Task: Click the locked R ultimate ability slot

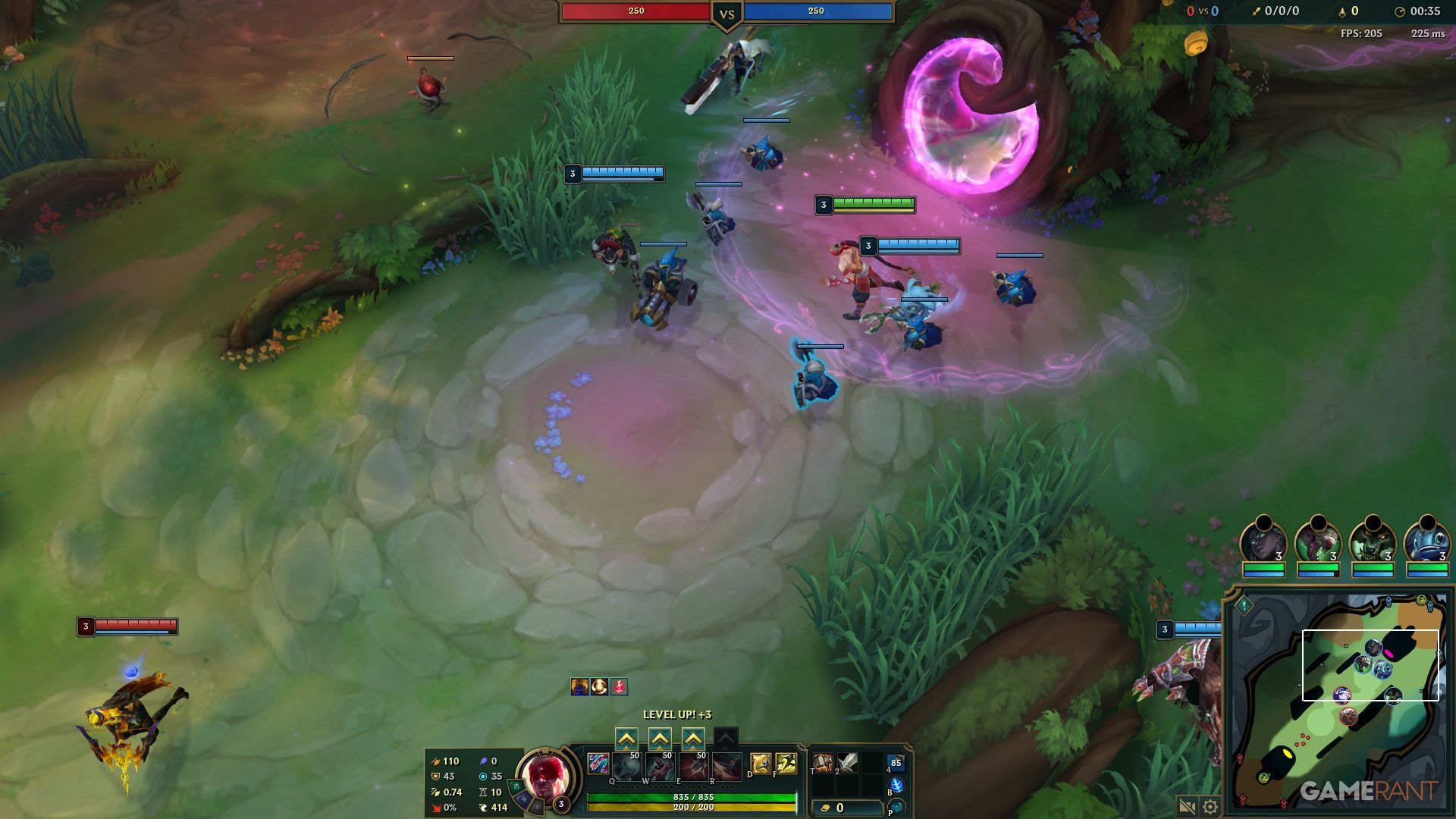Action: click(726, 766)
